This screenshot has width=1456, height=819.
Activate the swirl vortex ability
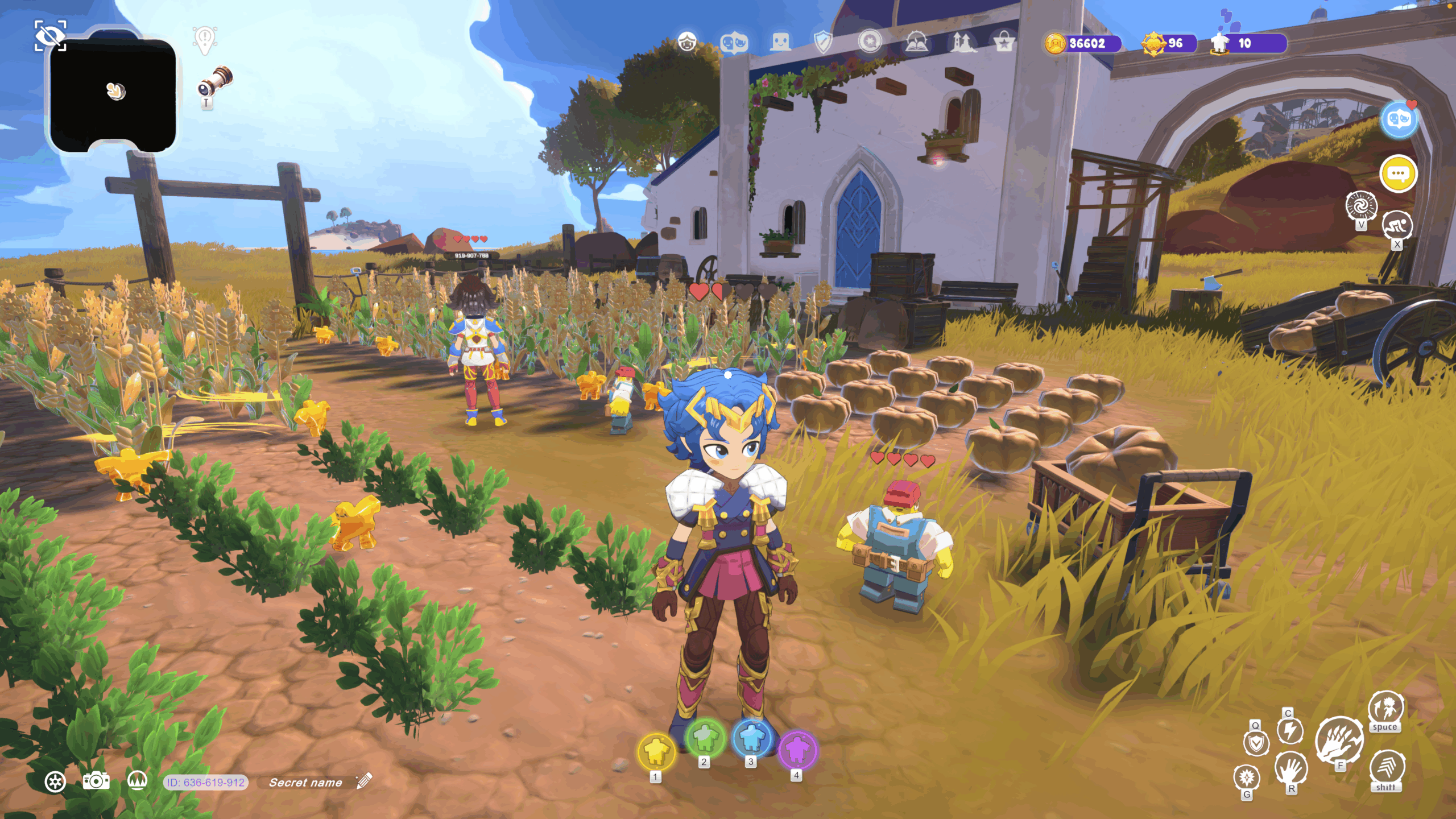[x=1361, y=206]
